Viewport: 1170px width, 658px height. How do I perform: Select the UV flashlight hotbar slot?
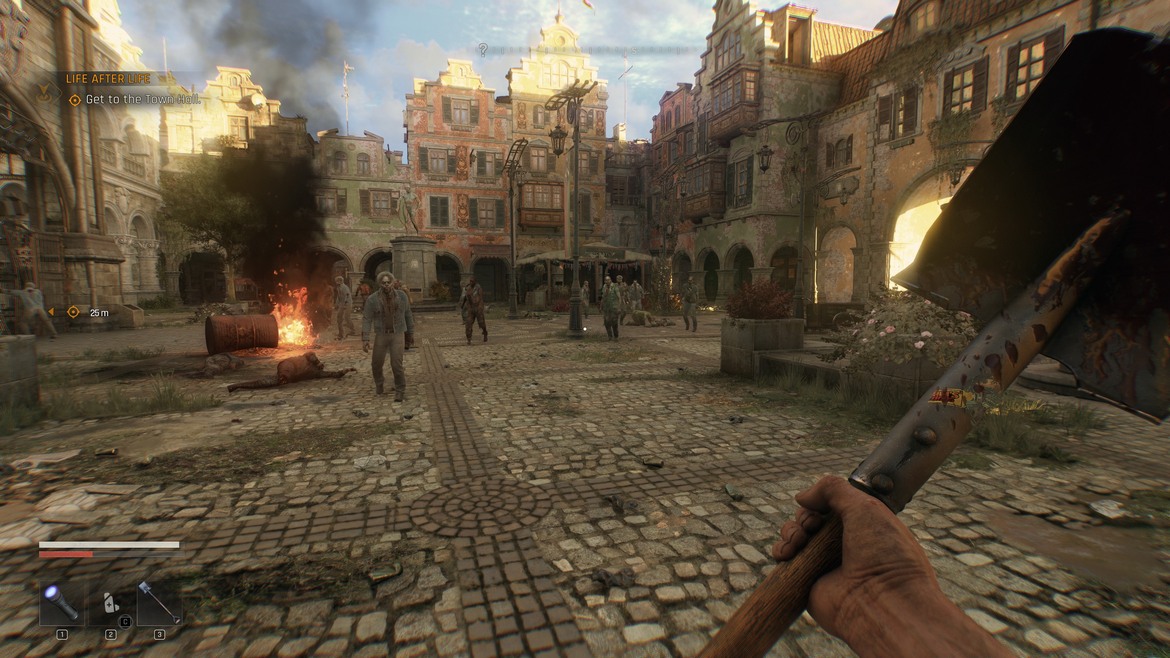pos(61,604)
